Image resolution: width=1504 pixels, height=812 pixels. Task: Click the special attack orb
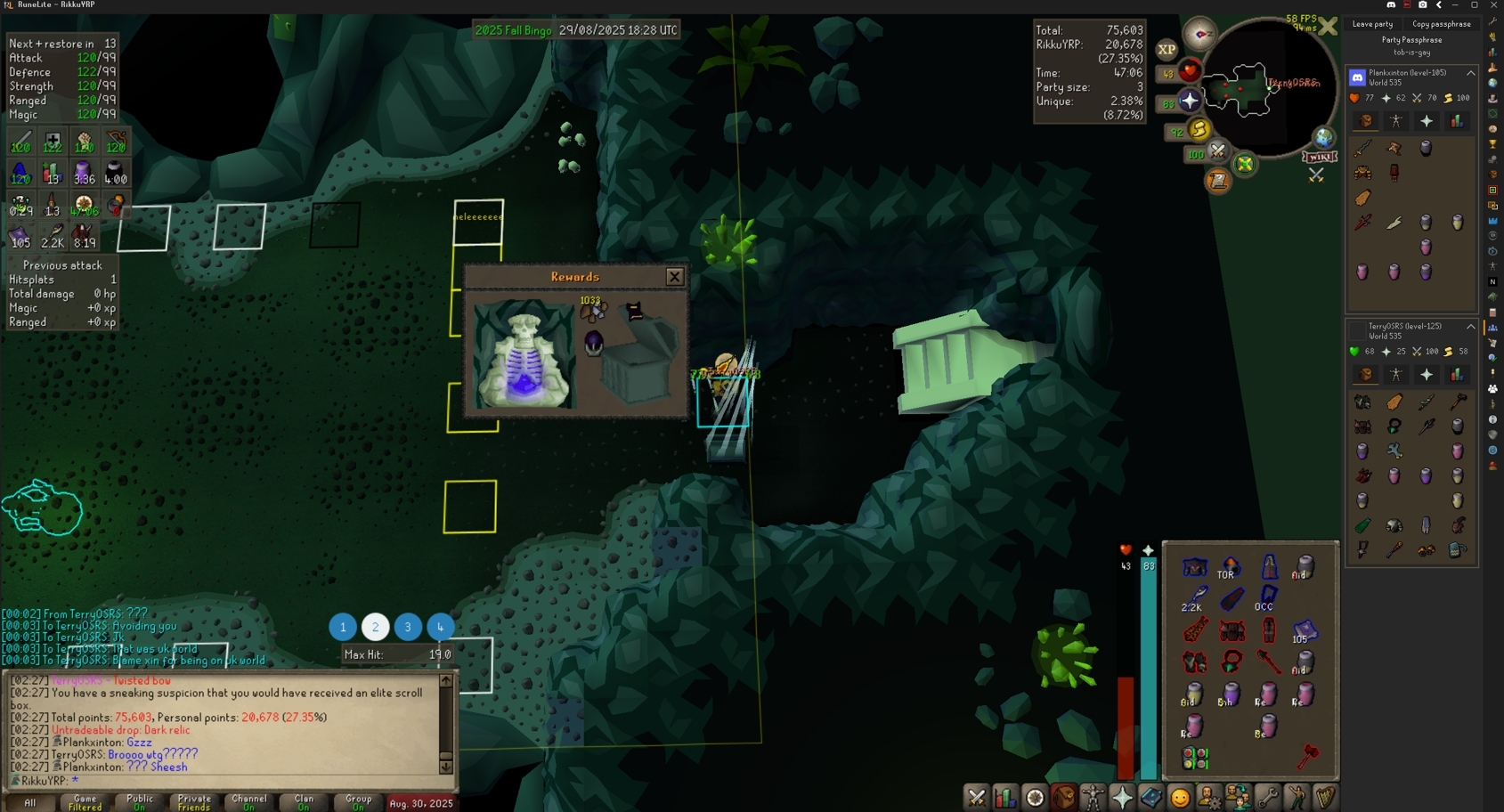point(1216,153)
